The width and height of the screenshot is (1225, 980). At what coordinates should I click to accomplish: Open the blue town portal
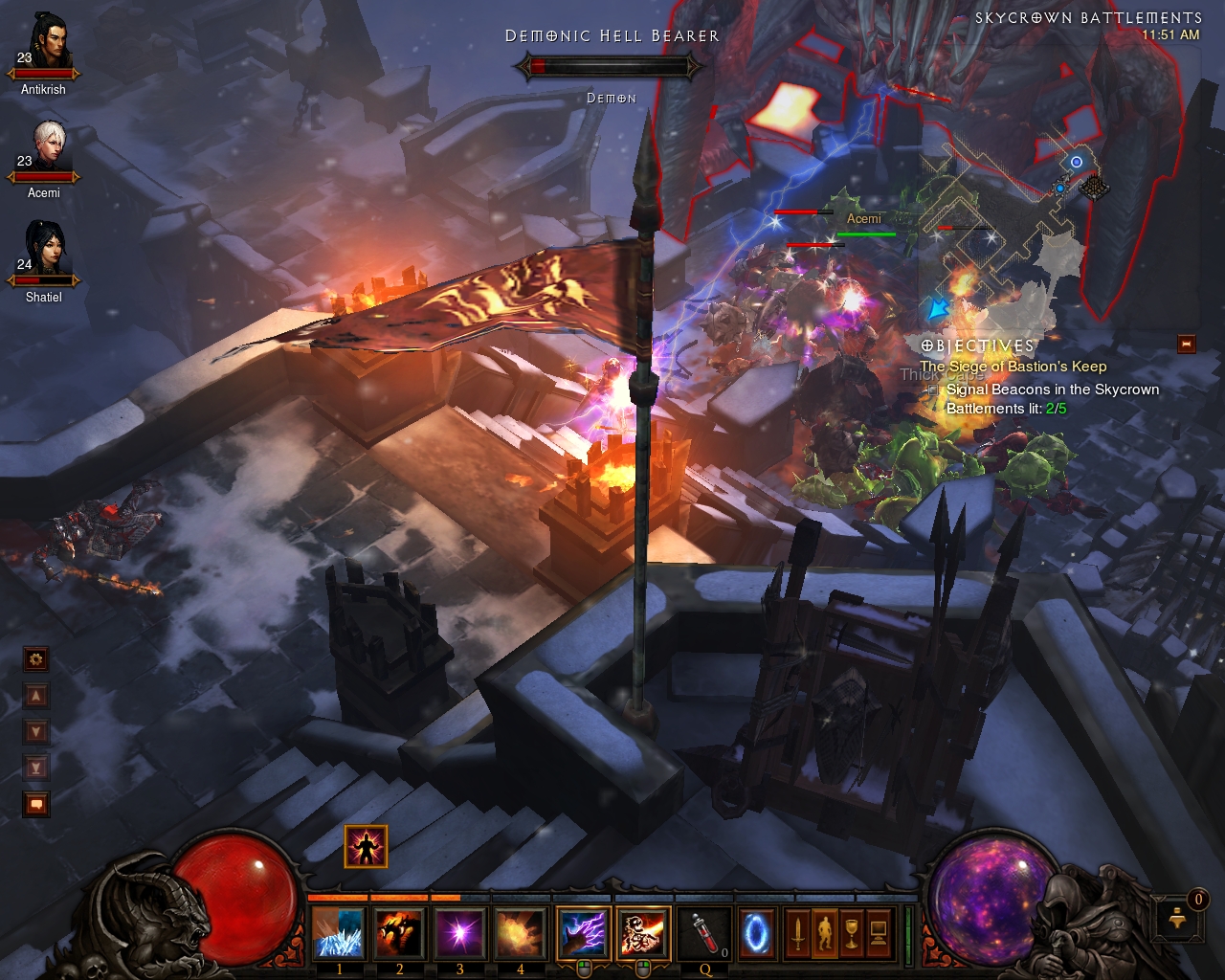(756, 932)
